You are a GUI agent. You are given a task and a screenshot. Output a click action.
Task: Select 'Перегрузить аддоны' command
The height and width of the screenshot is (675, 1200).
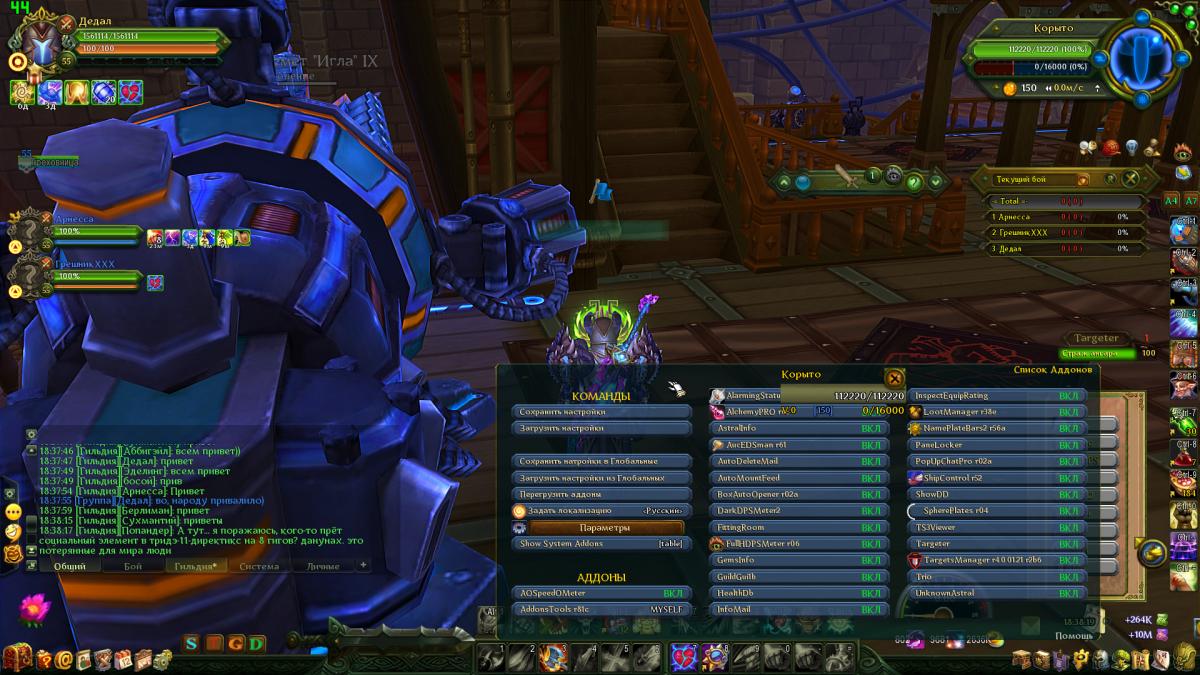(601, 494)
